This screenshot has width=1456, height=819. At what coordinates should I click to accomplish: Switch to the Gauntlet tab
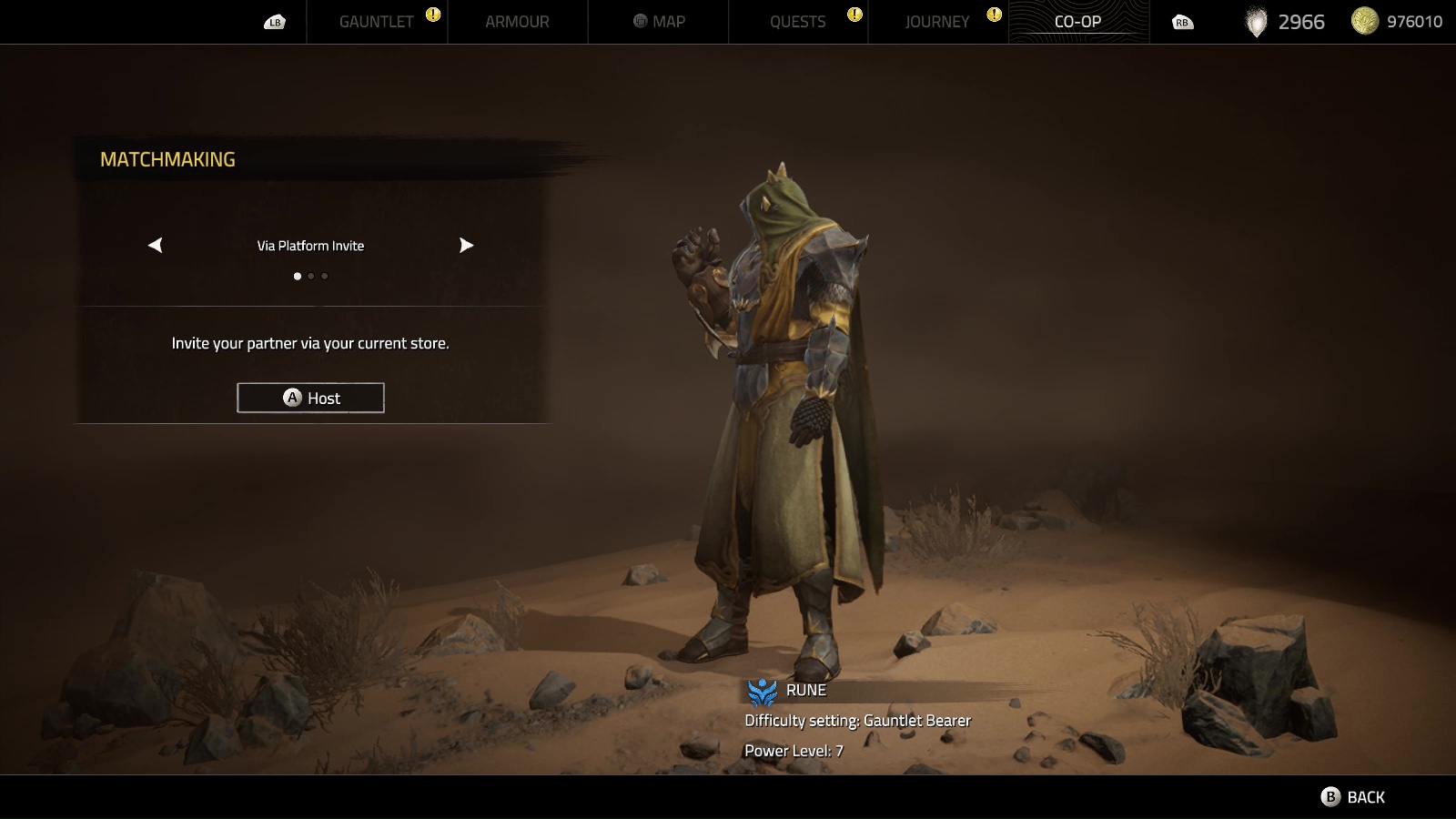(376, 22)
